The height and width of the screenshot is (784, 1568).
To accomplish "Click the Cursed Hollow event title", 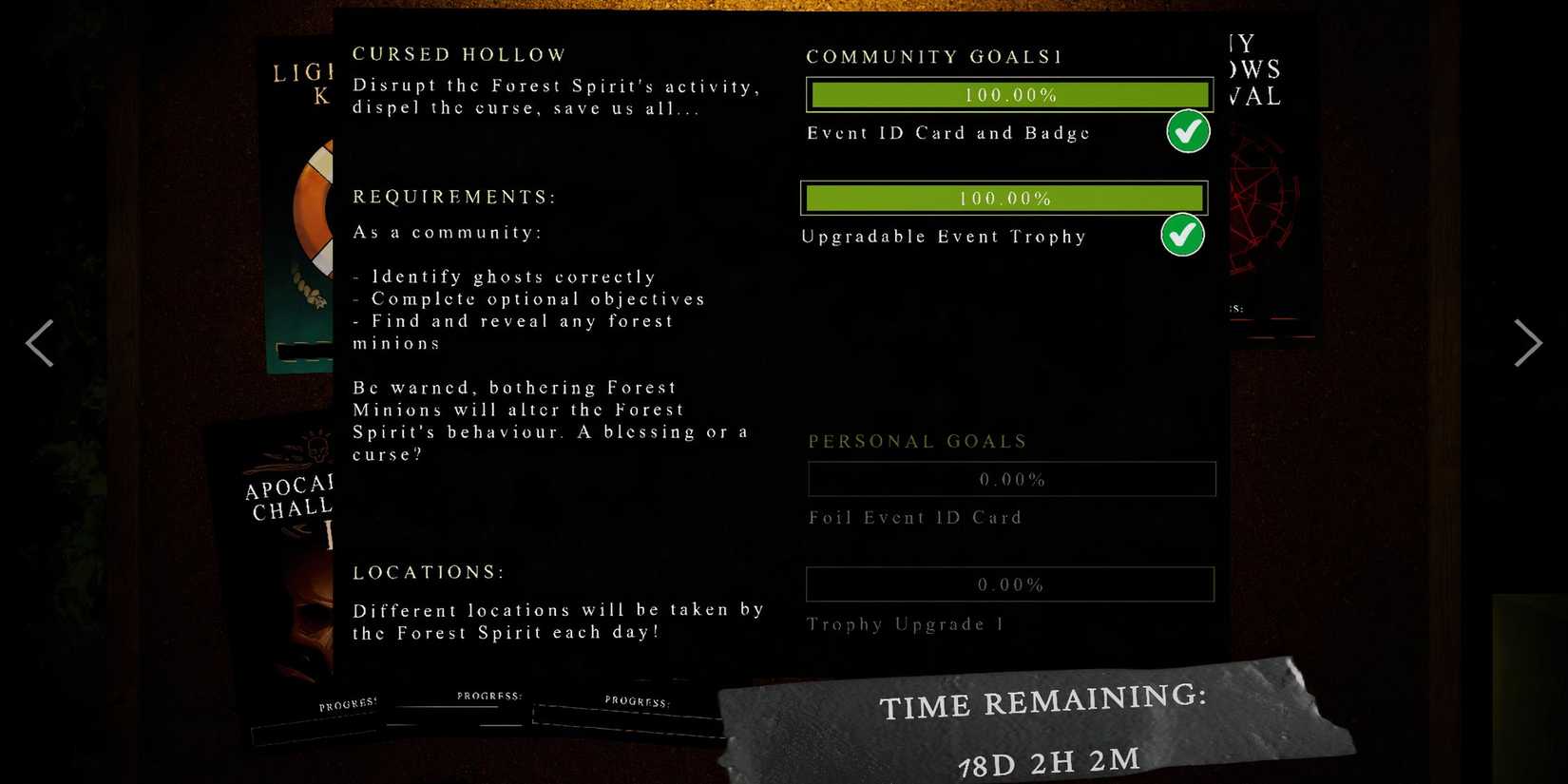I will click(458, 54).
